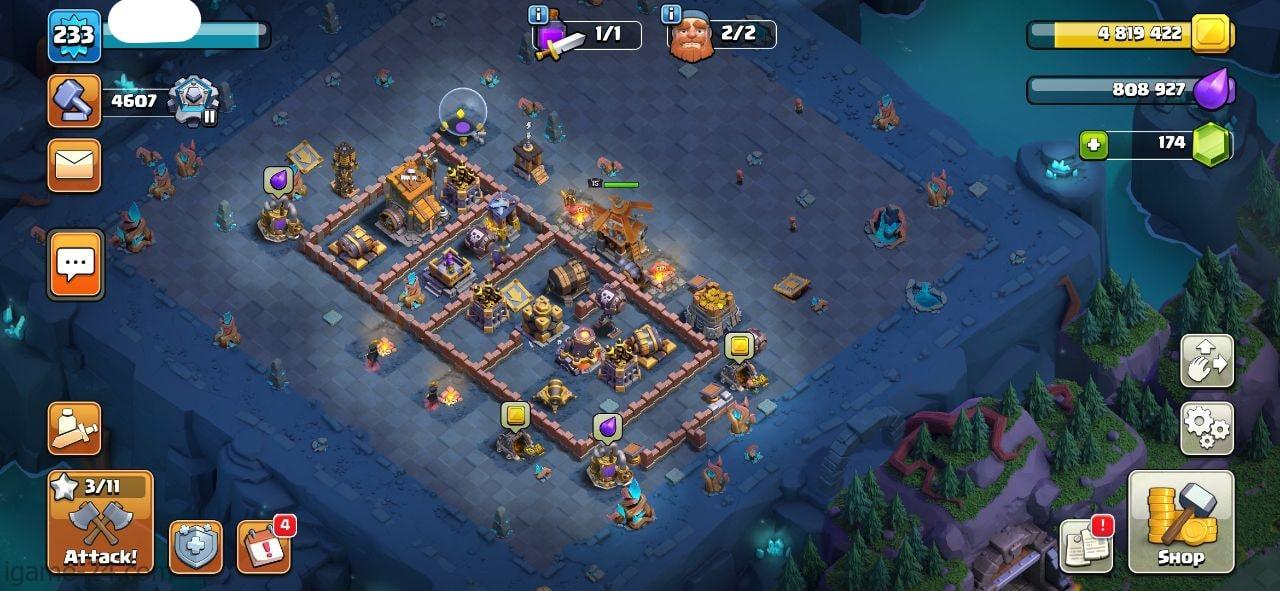1280x591 pixels.
Task: Open the Shop
Action: tap(1181, 522)
